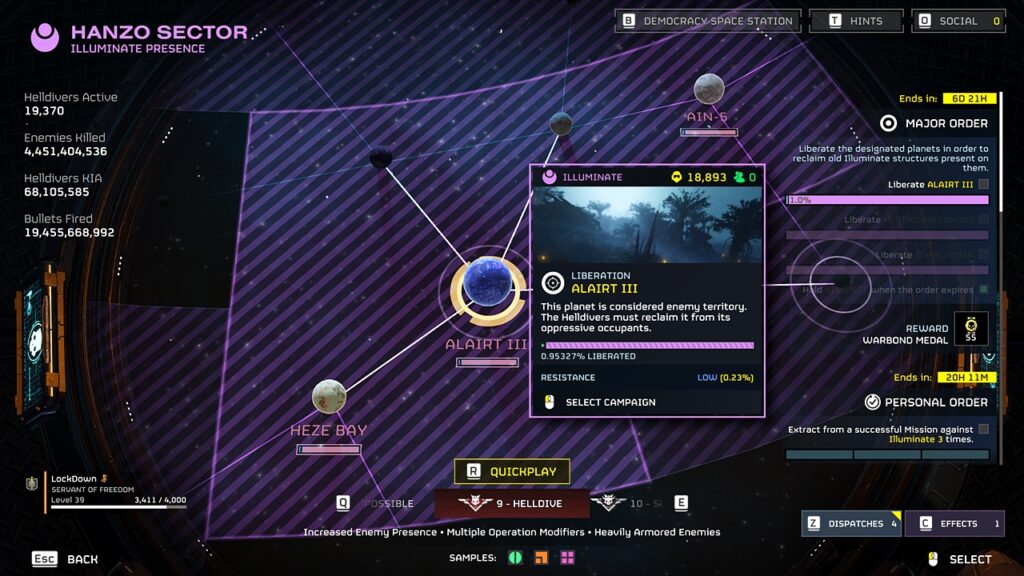This screenshot has height=576, width=1024.
Task: Start a Quickplay mission
Action: pos(512,471)
